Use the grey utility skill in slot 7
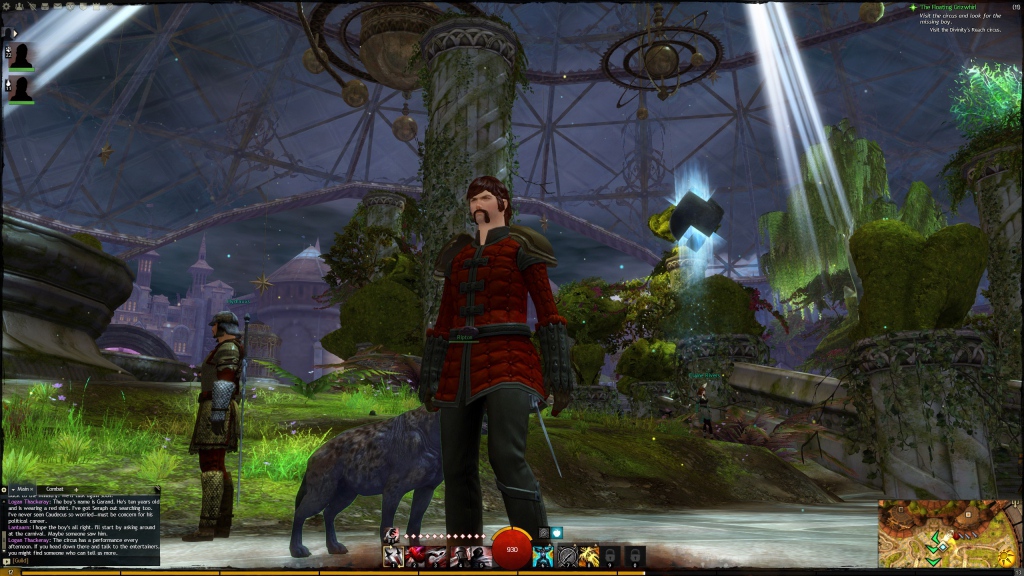 coord(567,555)
